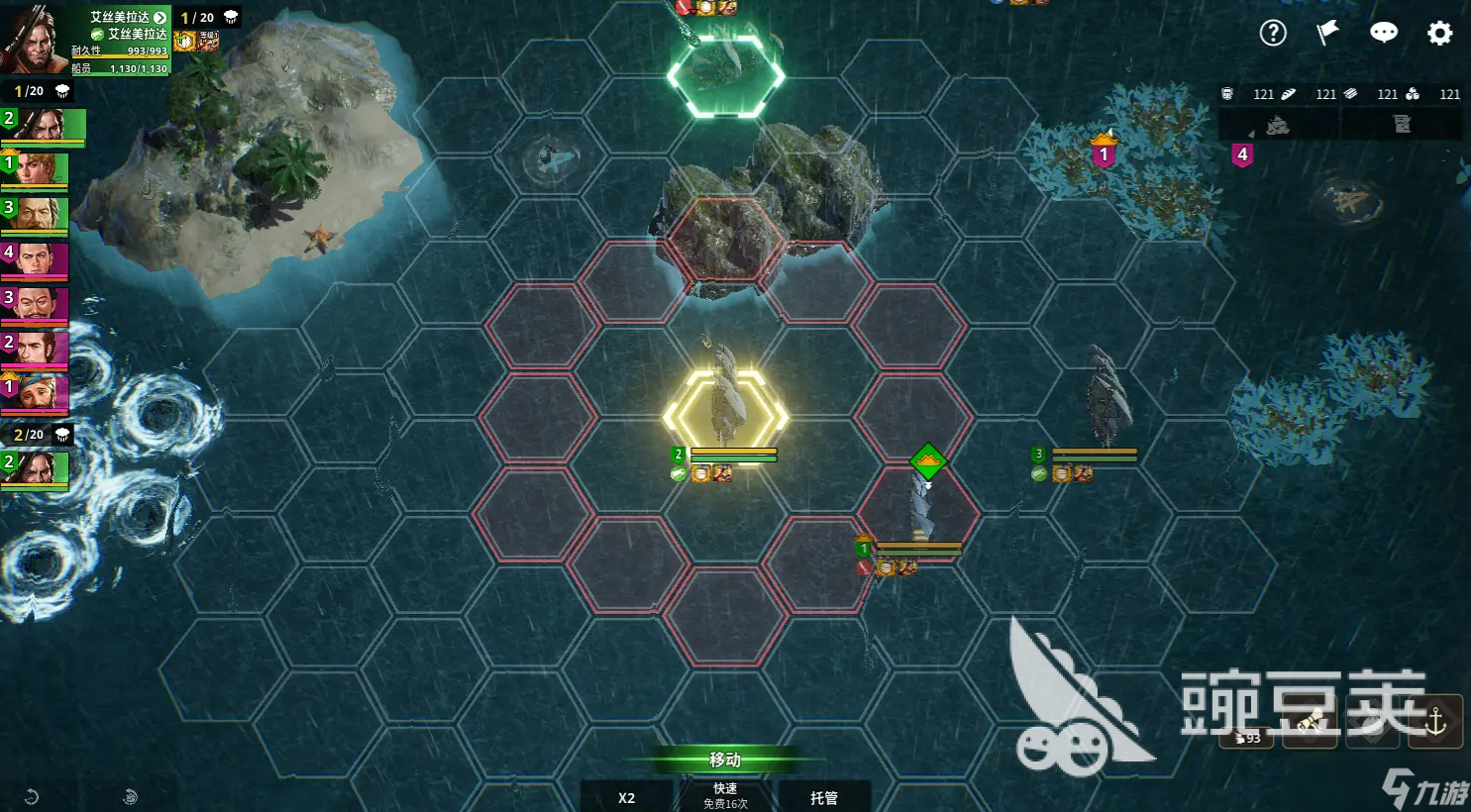This screenshot has width=1471, height=812.
Task: Activate the 快速 quick battle button
Action: tap(725, 795)
